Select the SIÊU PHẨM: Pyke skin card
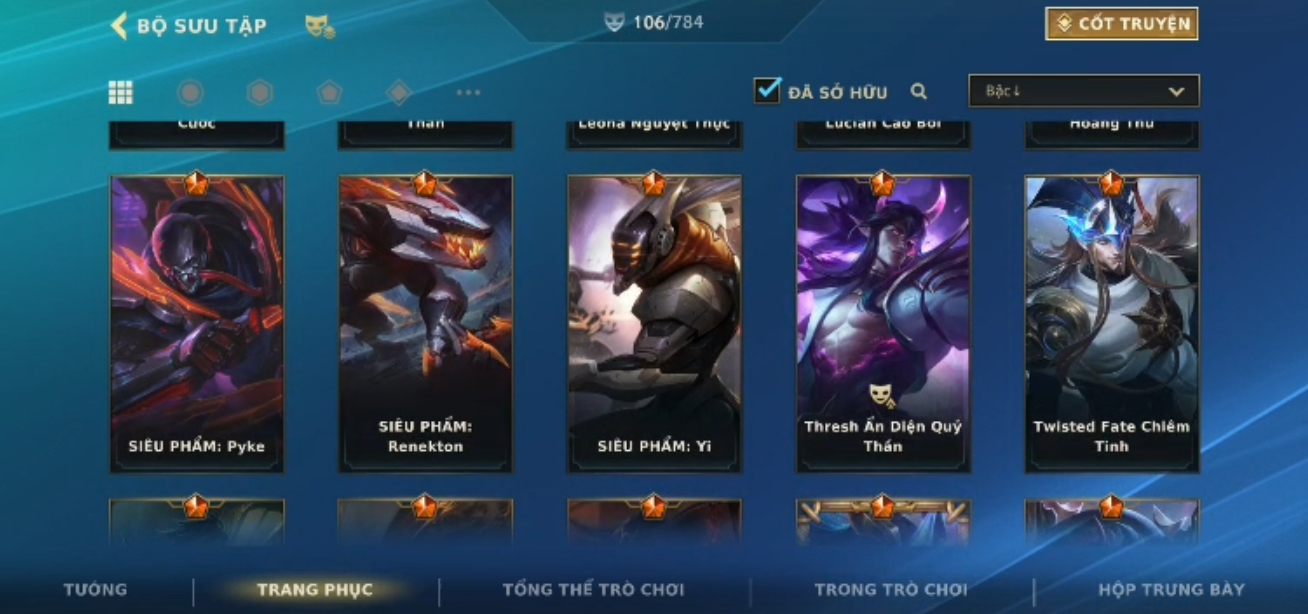This screenshot has width=1308, height=614. 197,324
